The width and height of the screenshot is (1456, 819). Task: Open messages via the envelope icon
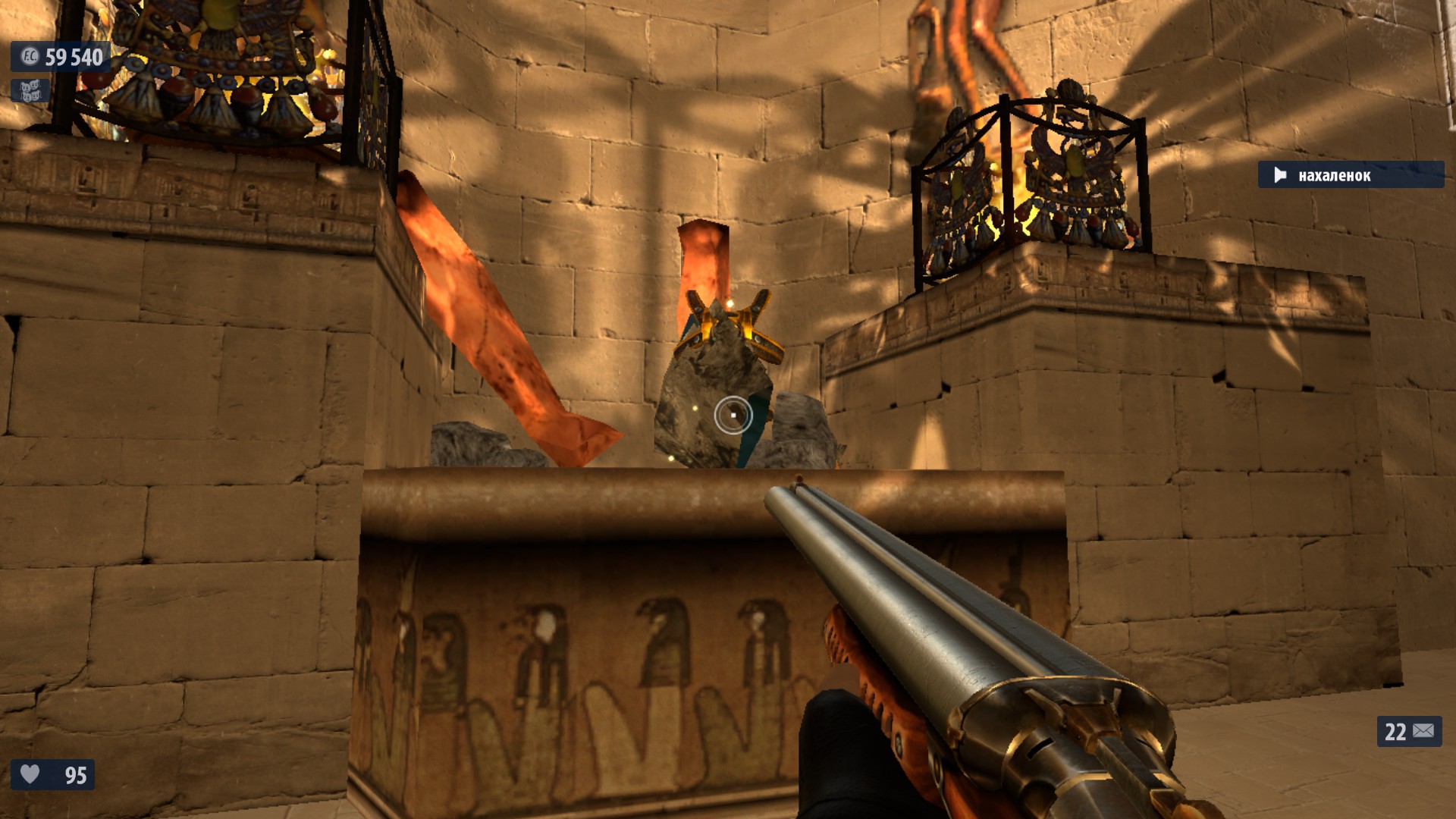pos(1423,731)
